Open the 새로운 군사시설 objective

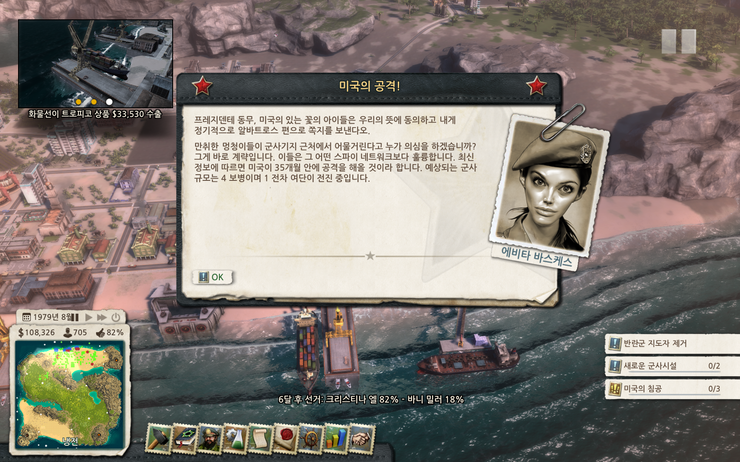(x=670, y=366)
